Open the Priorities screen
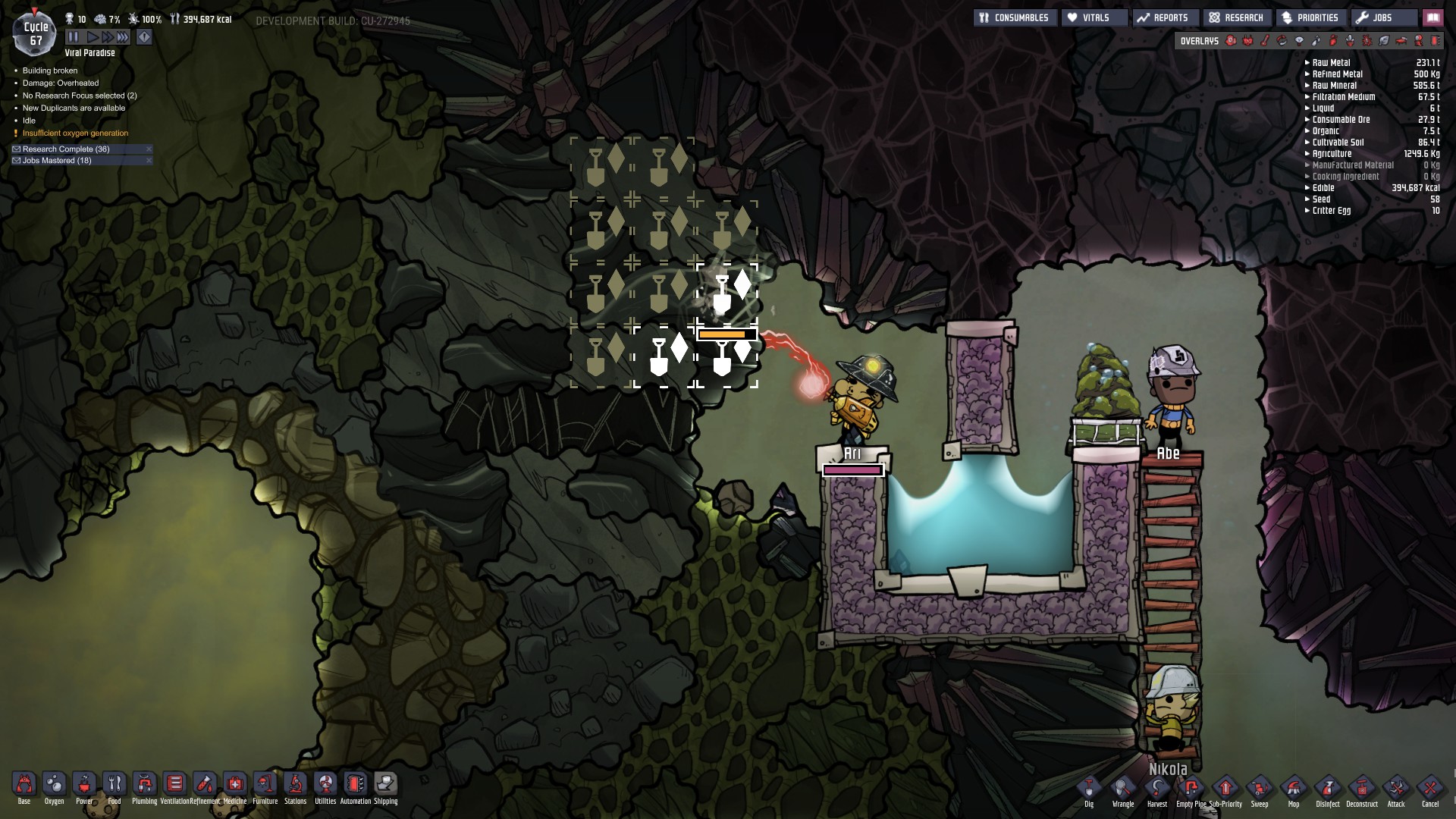 click(1311, 17)
